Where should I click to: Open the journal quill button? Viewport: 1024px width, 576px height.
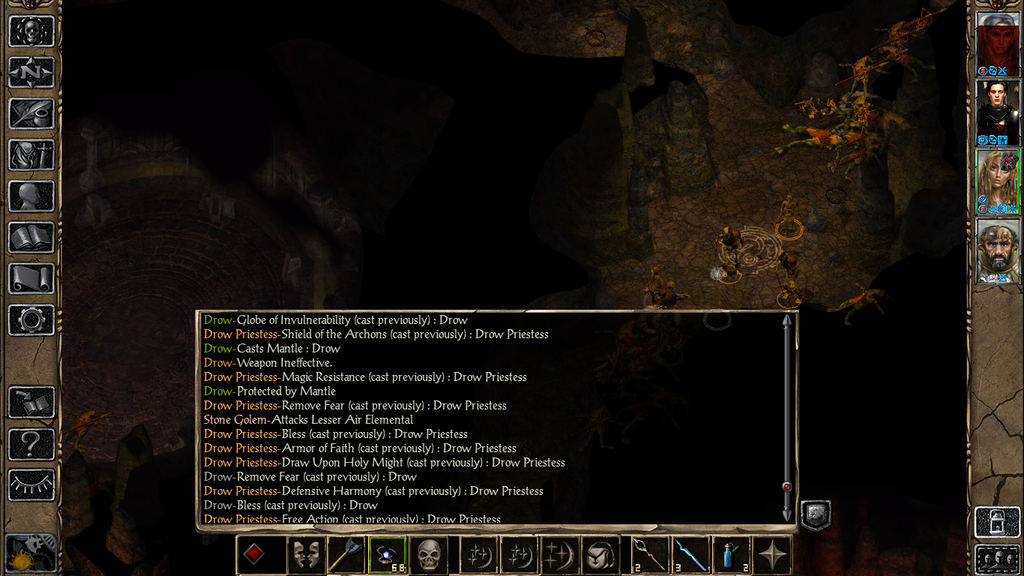click(x=31, y=113)
